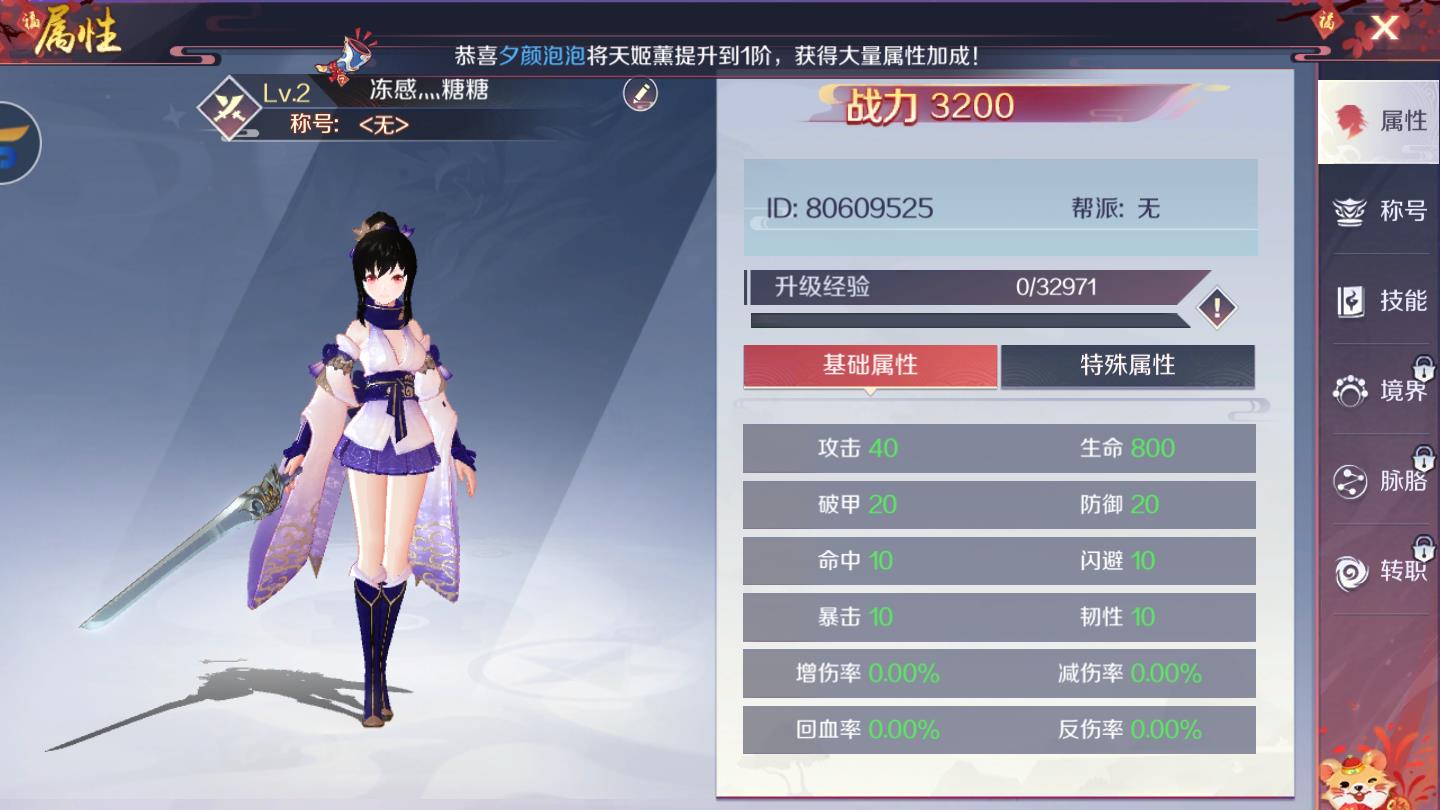Open the 技能 skills tab

1378,301
